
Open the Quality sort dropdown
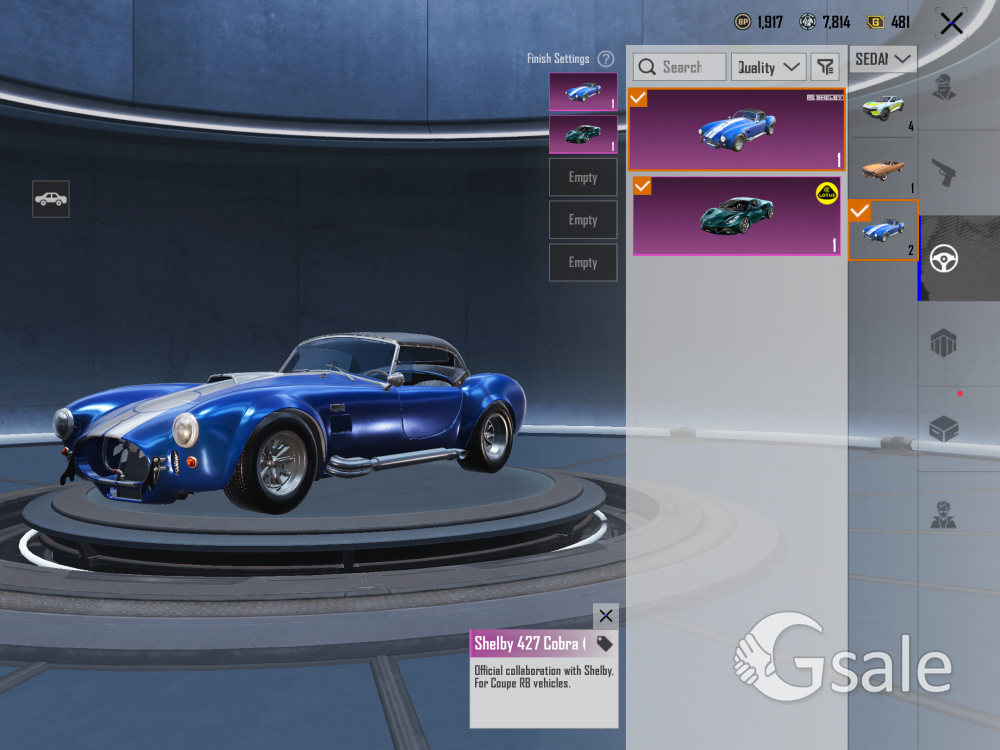pos(768,67)
